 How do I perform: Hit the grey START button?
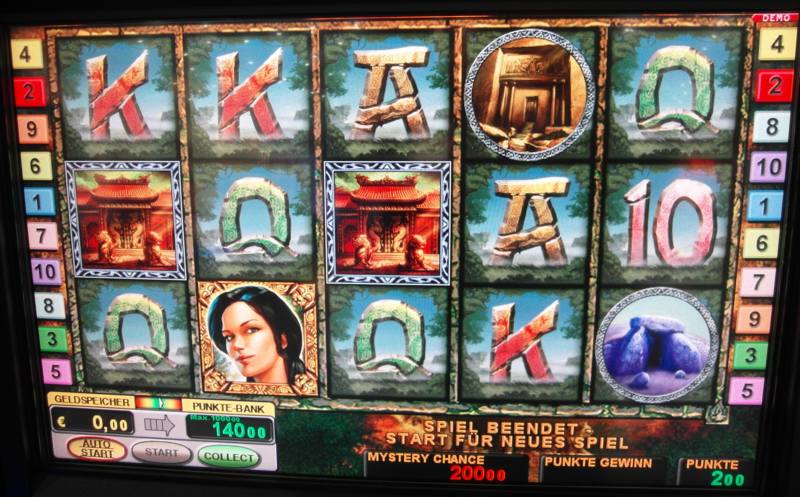point(161,453)
